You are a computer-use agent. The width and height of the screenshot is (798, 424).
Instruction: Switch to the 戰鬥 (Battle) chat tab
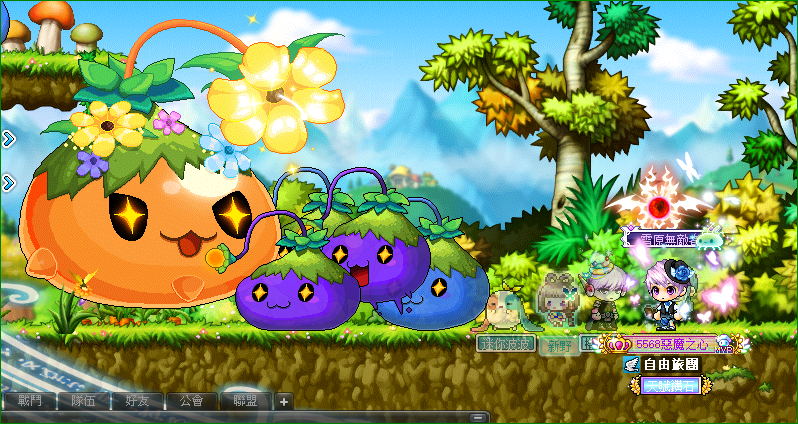[30, 401]
